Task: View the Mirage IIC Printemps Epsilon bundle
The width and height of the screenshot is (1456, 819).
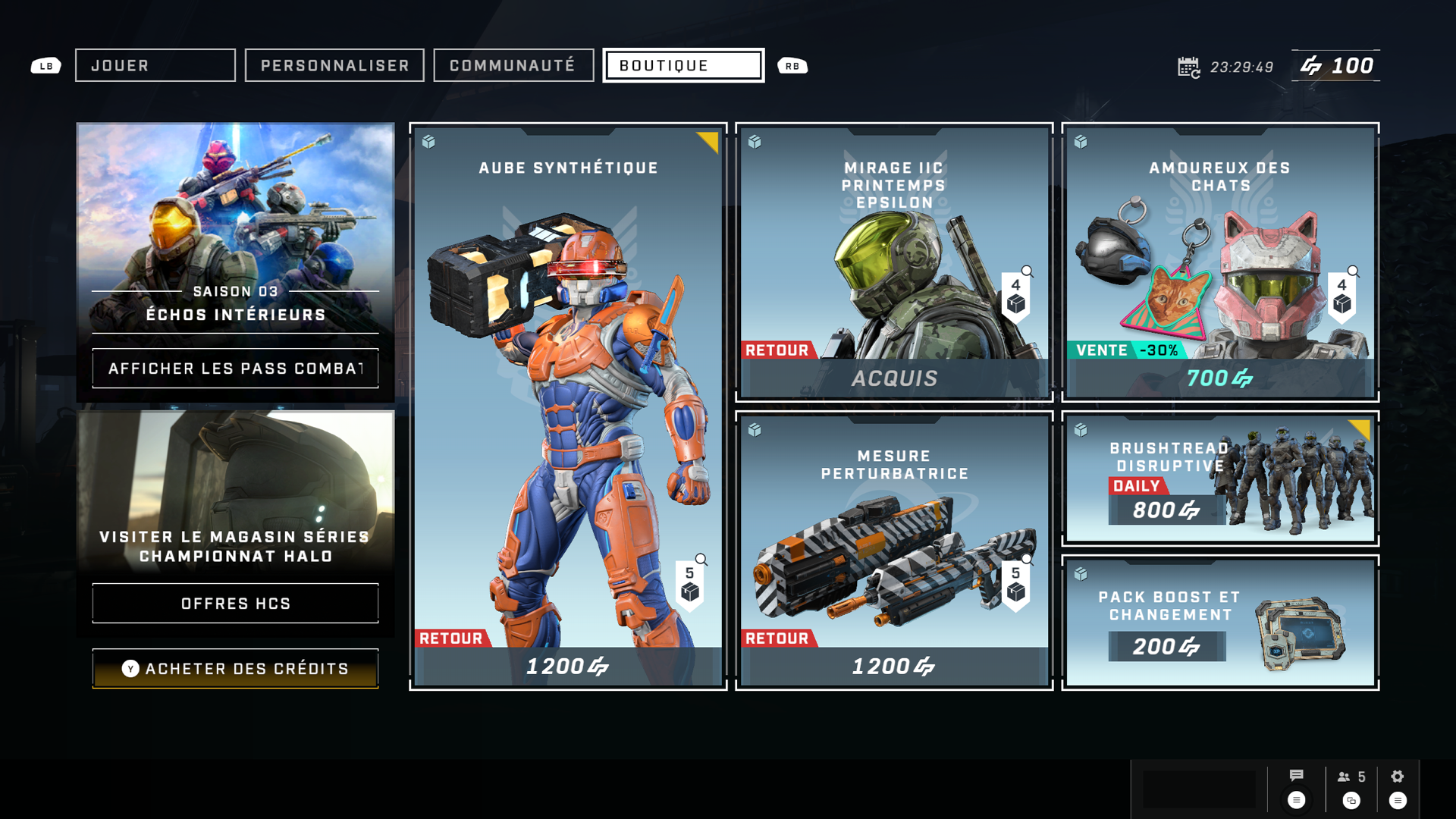Action: (894, 262)
